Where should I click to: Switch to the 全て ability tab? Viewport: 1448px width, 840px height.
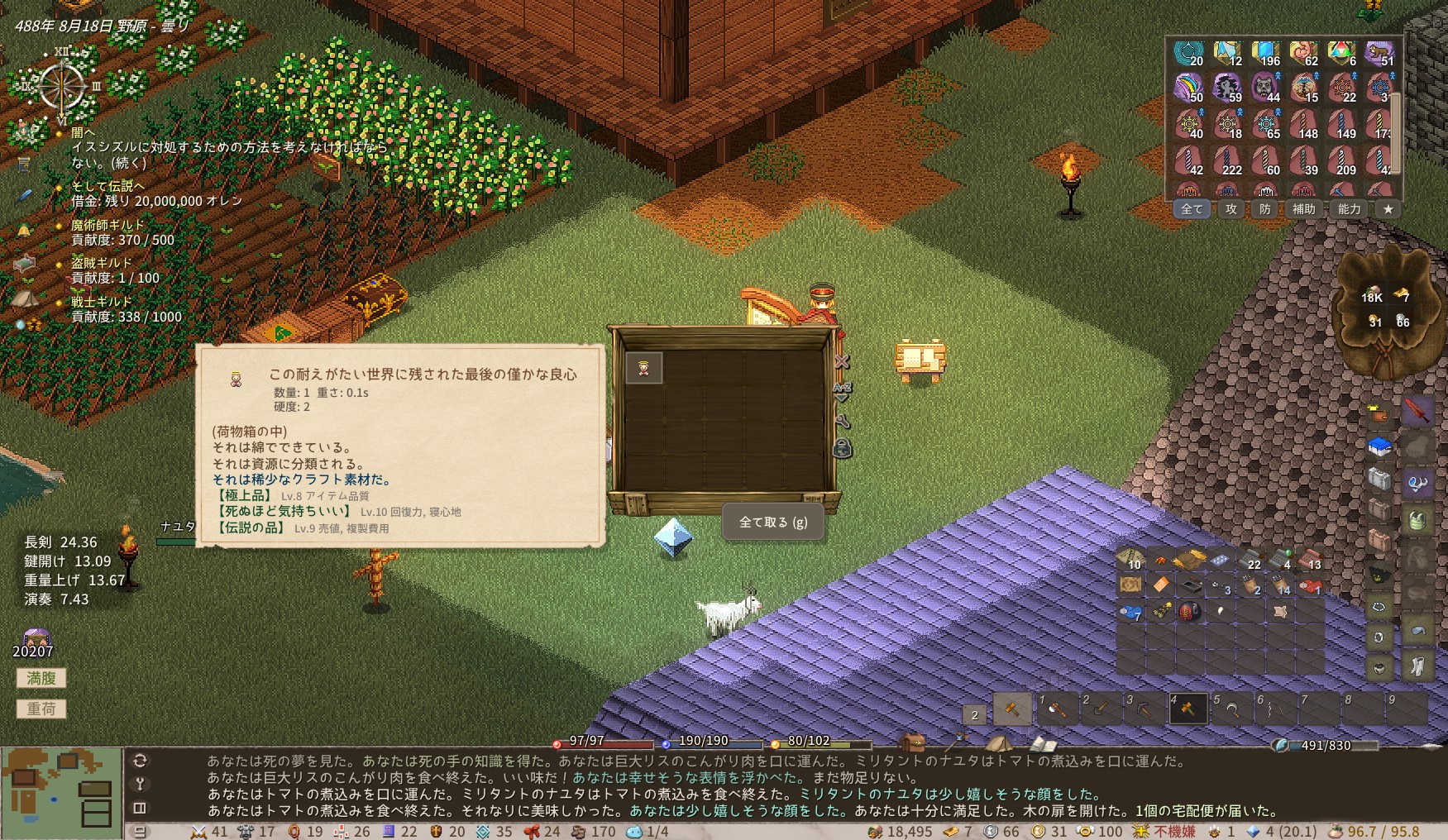click(1192, 209)
